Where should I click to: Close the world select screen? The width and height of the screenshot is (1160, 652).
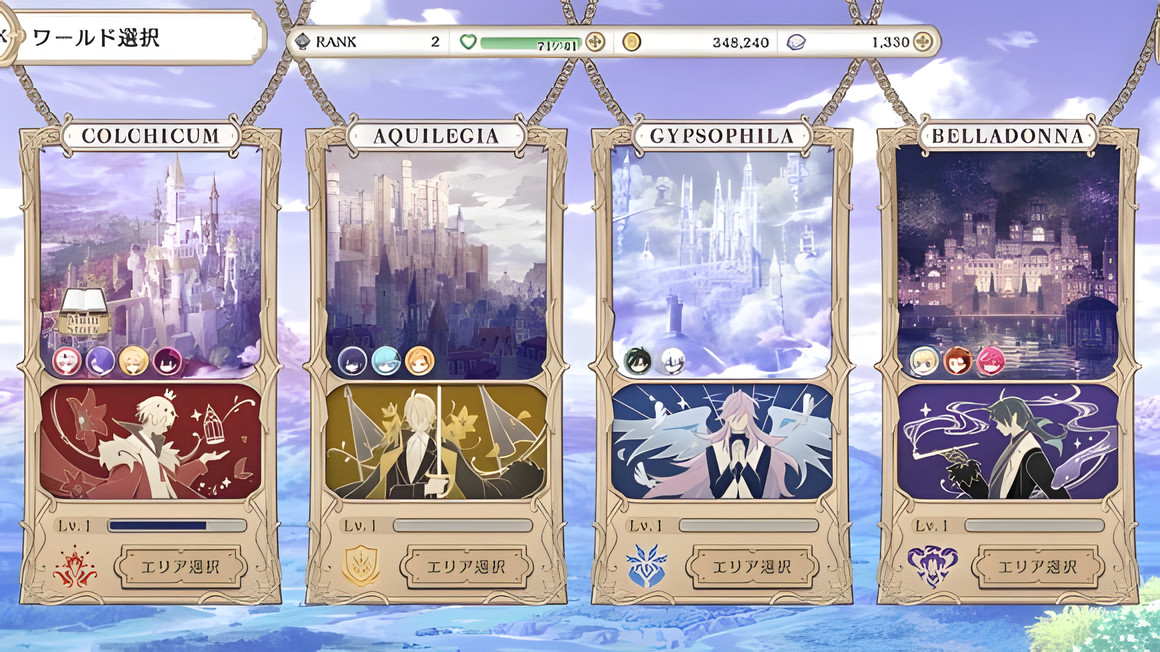[3, 37]
